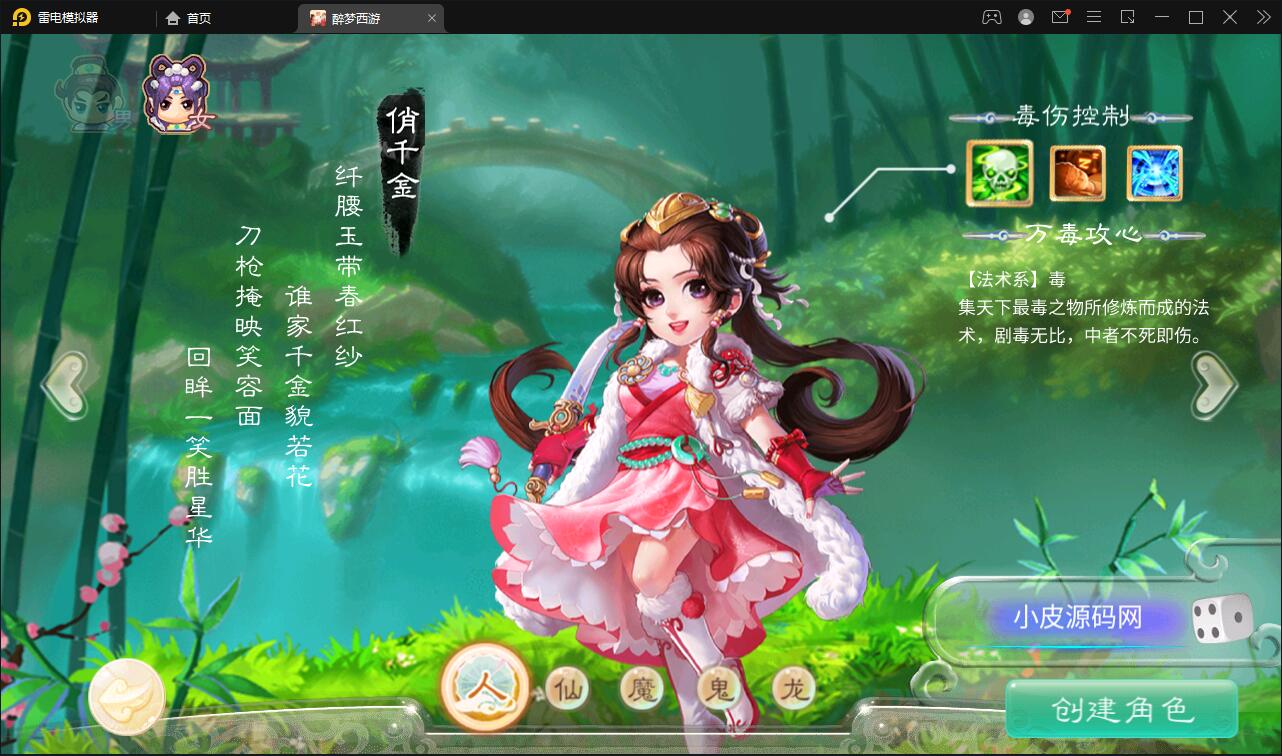The image size is (1282, 756).
Task: Switch to the 首页 home tab
Action: [x=190, y=17]
